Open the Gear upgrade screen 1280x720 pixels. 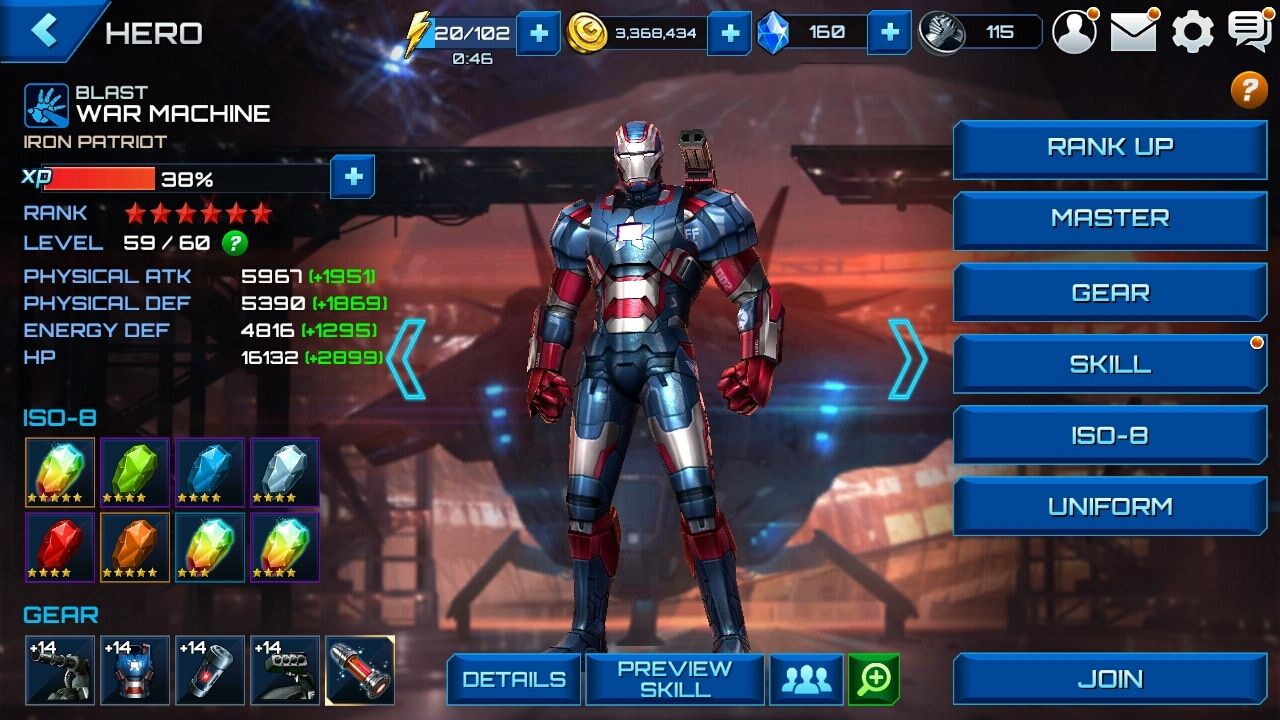coord(1110,293)
